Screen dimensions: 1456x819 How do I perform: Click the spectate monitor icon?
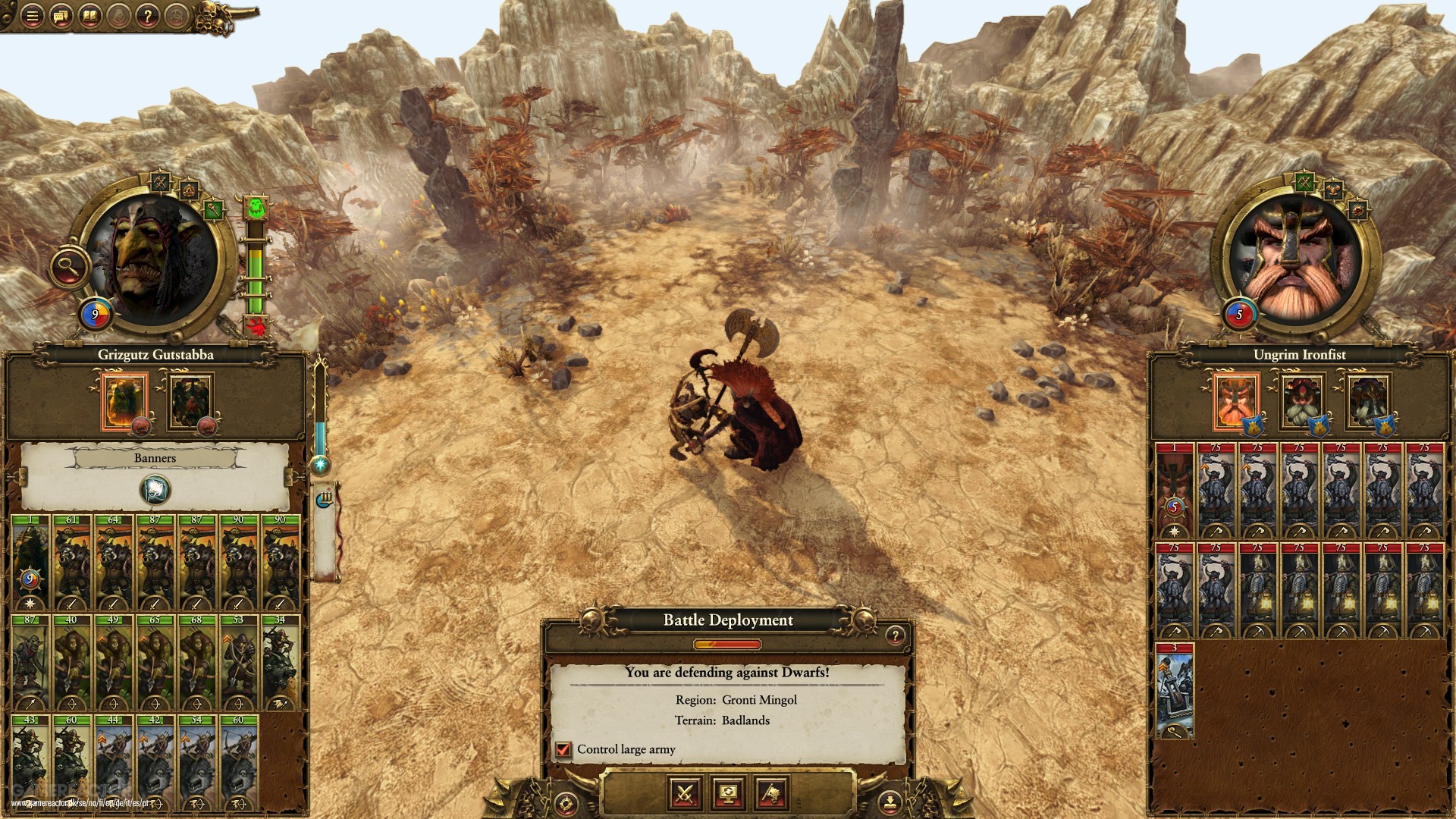click(x=728, y=795)
